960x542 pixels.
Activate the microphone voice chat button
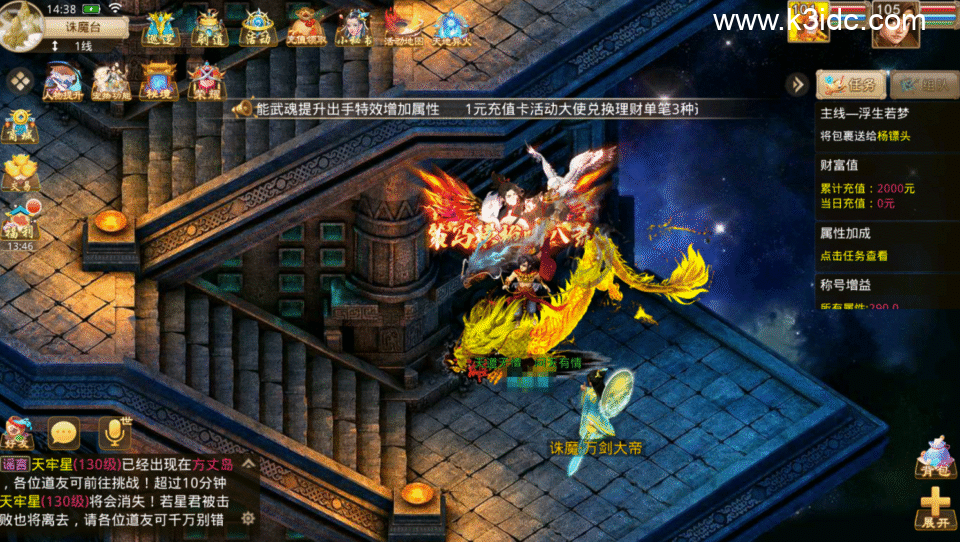point(116,433)
